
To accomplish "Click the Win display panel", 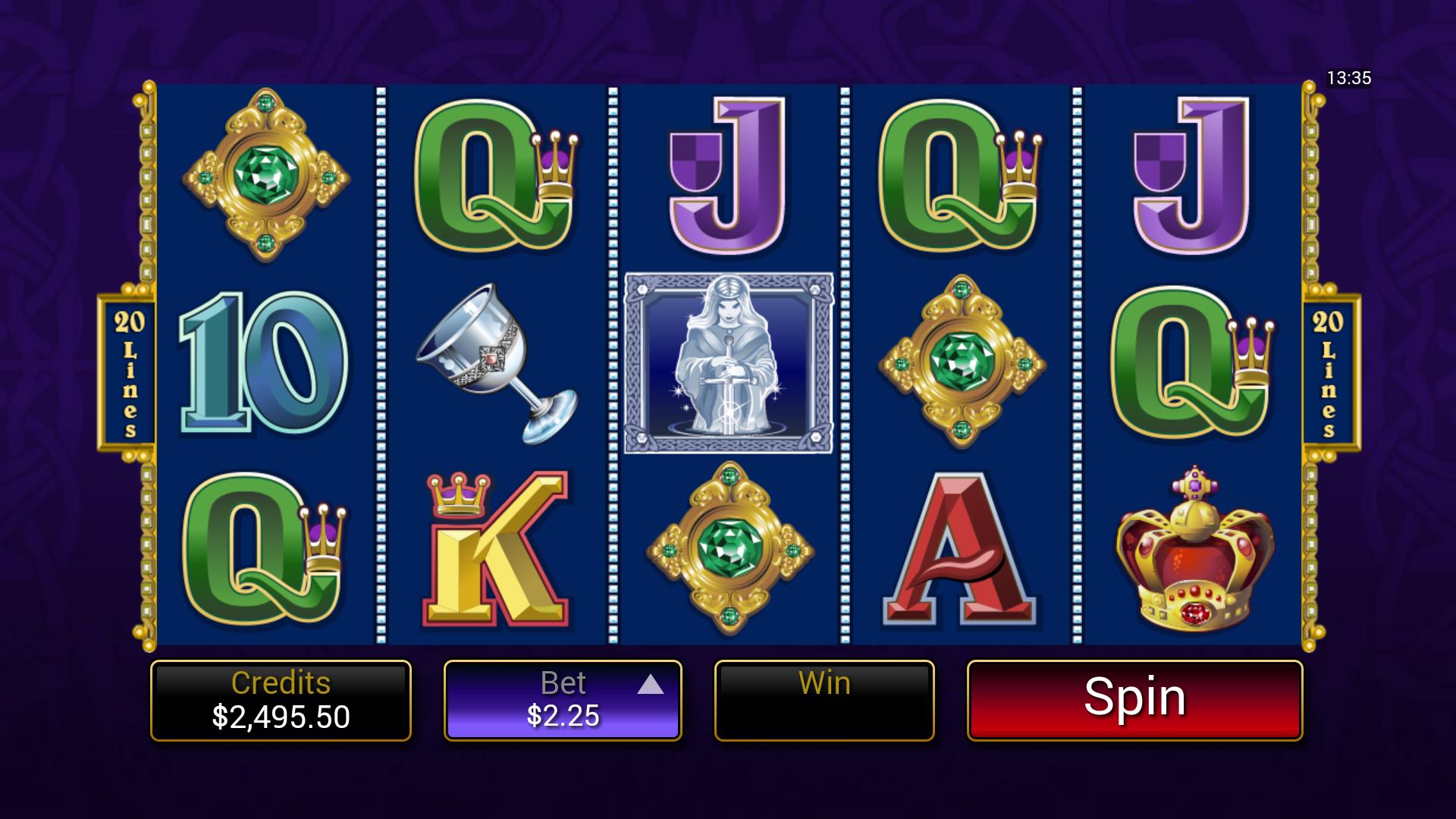I will click(824, 698).
